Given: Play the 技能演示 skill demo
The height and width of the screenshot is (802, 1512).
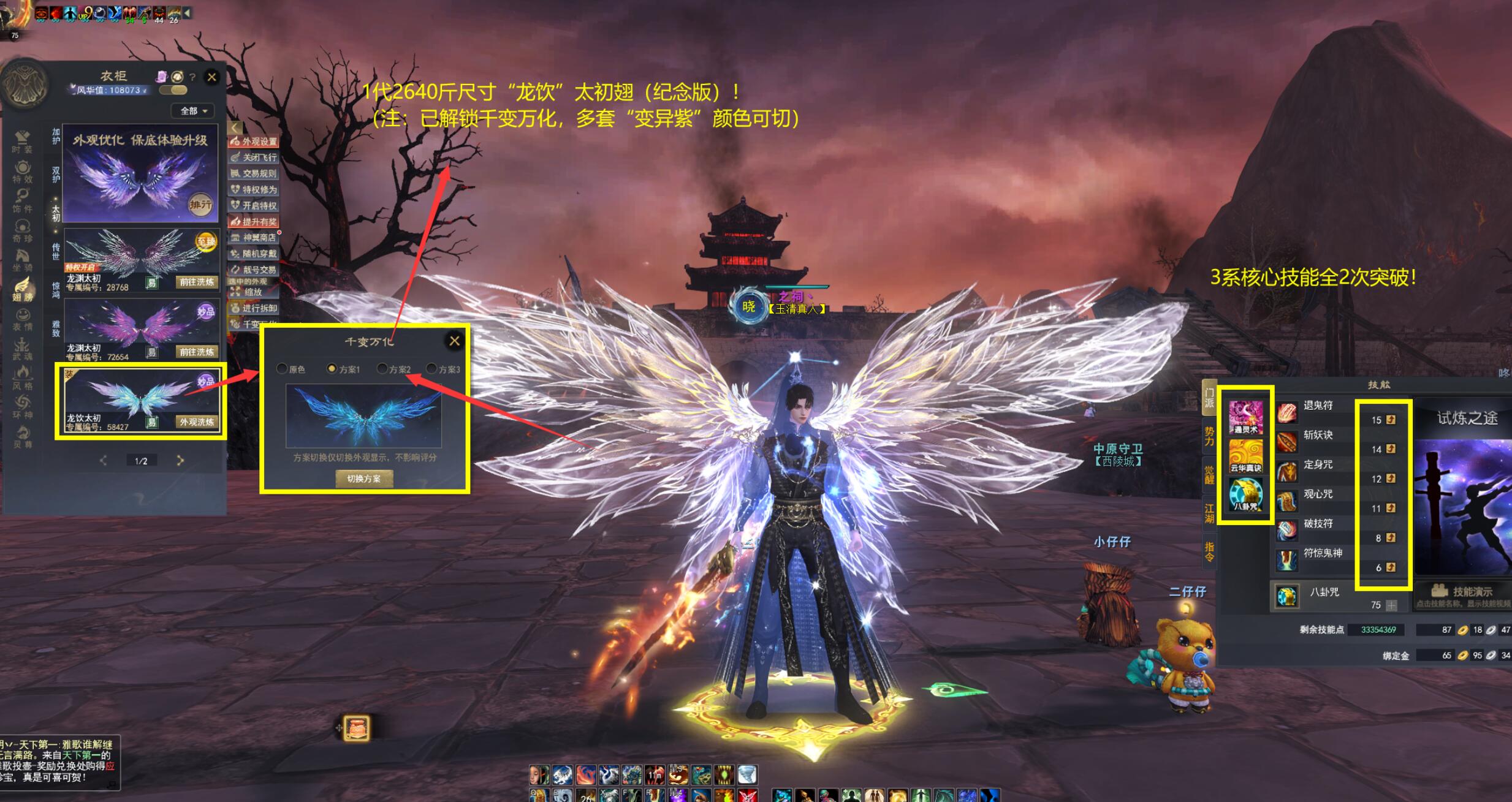Looking at the screenshot, I should point(1462,592).
